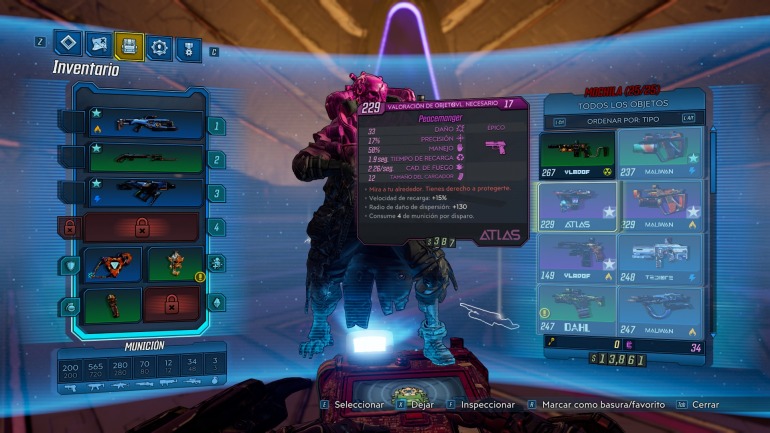
Task: Select the level 229 Atlas pistol
Action: (x=577, y=205)
